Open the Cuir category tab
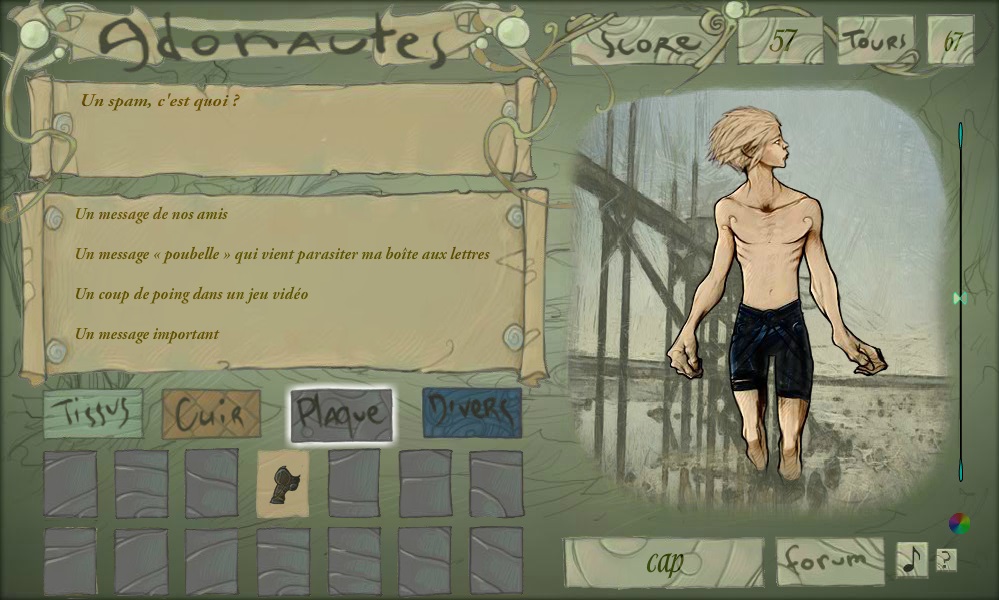 point(211,414)
